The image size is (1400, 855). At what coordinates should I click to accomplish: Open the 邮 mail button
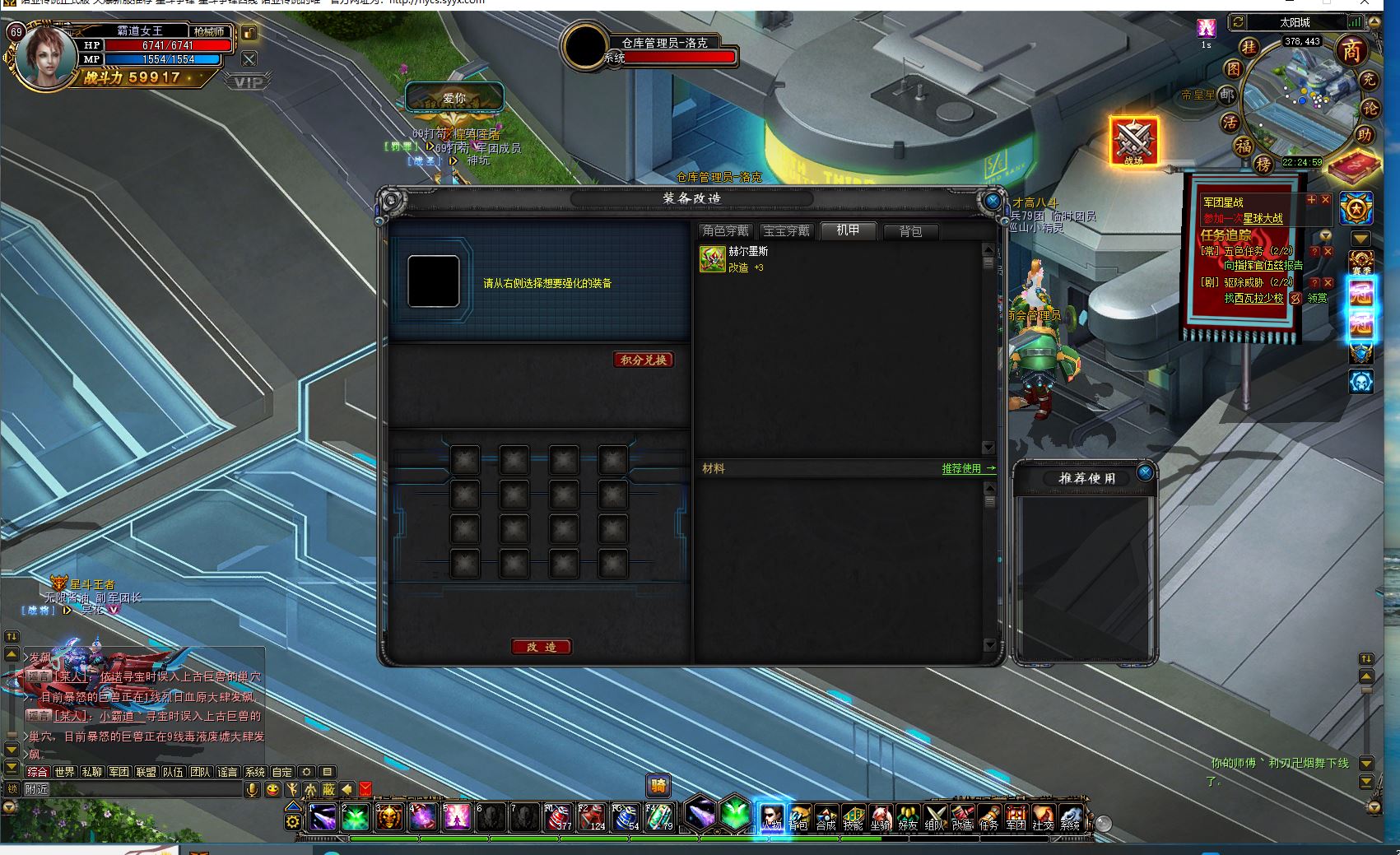pos(1227,95)
